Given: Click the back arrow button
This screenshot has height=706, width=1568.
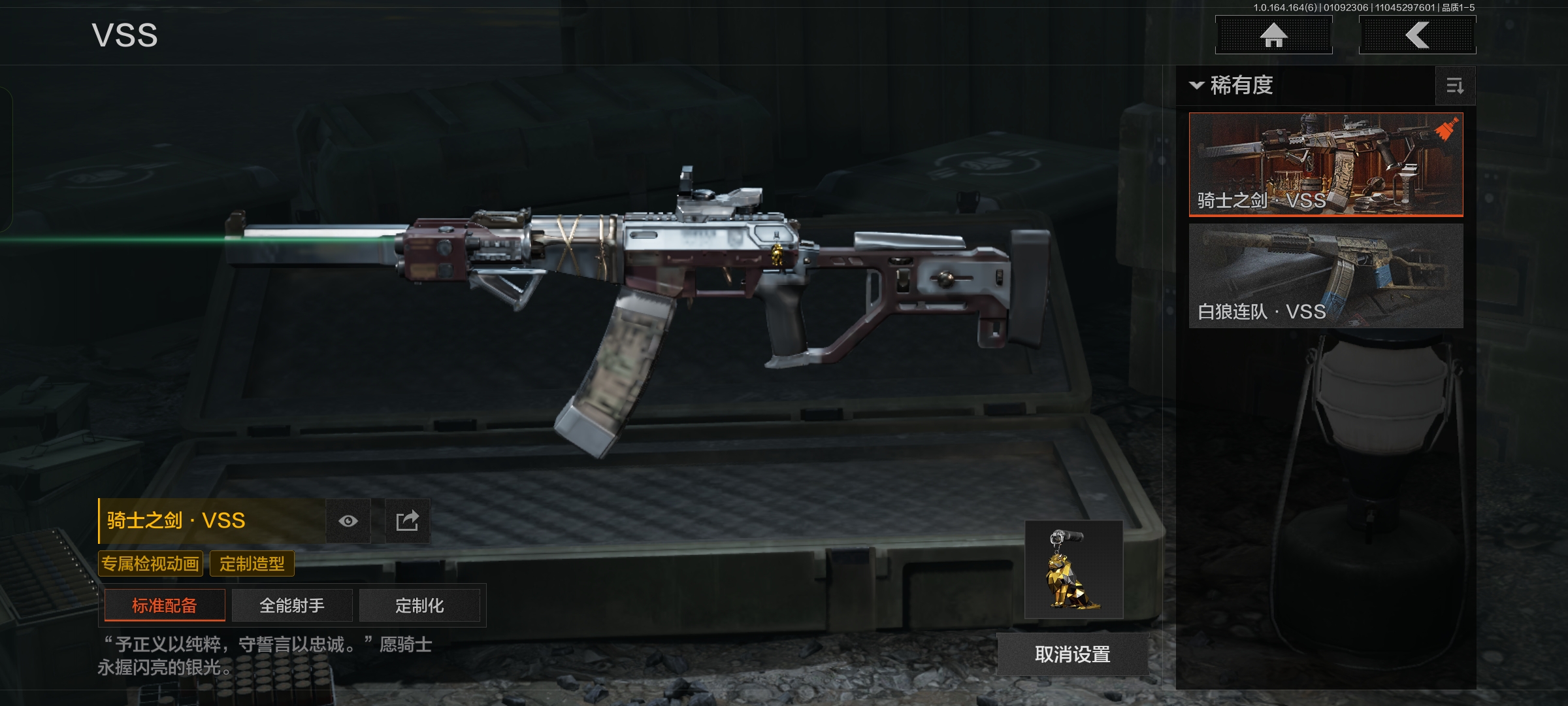Looking at the screenshot, I should pos(1417,35).
